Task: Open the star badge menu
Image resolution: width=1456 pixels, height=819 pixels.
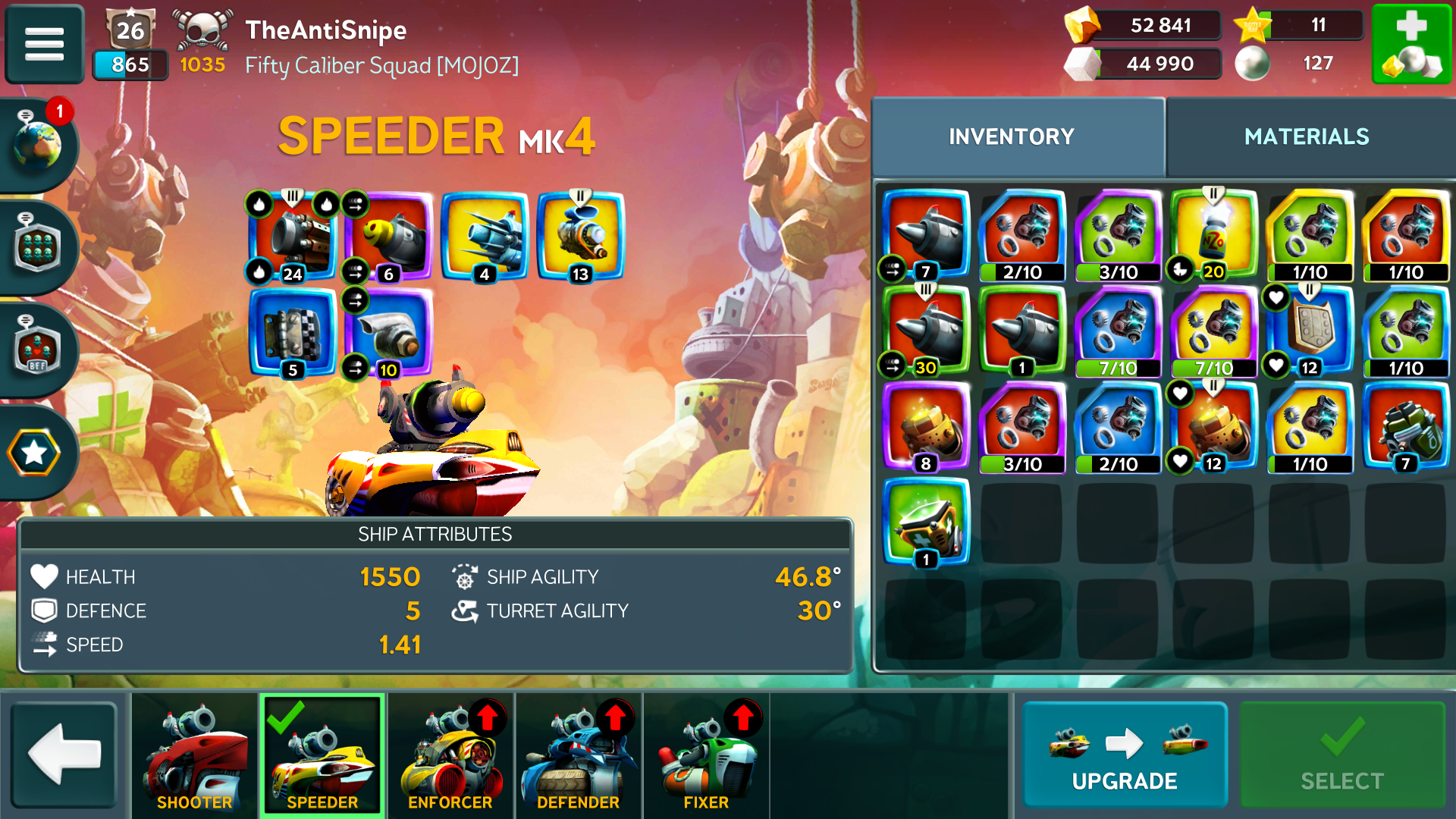Action: click(x=34, y=453)
